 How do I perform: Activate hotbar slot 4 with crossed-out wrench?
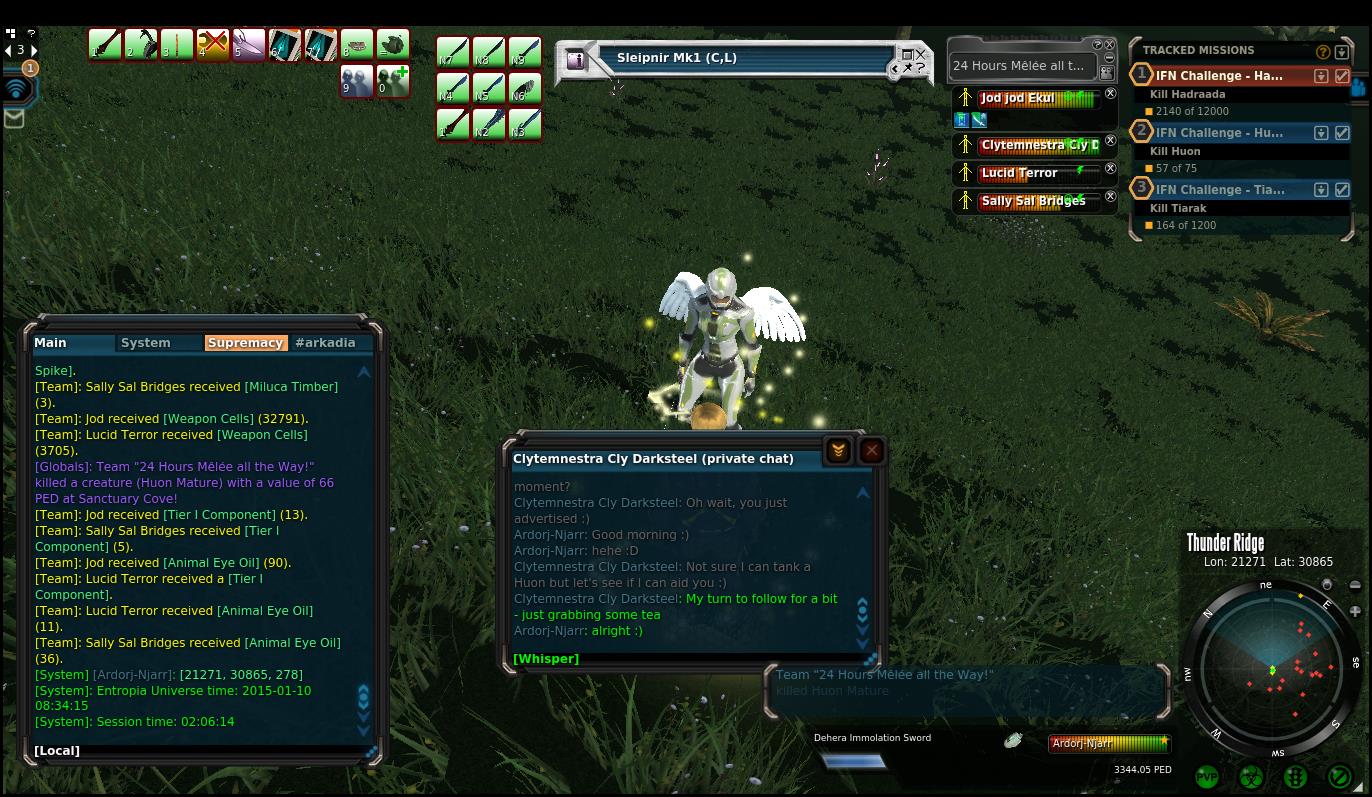[213, 45]
